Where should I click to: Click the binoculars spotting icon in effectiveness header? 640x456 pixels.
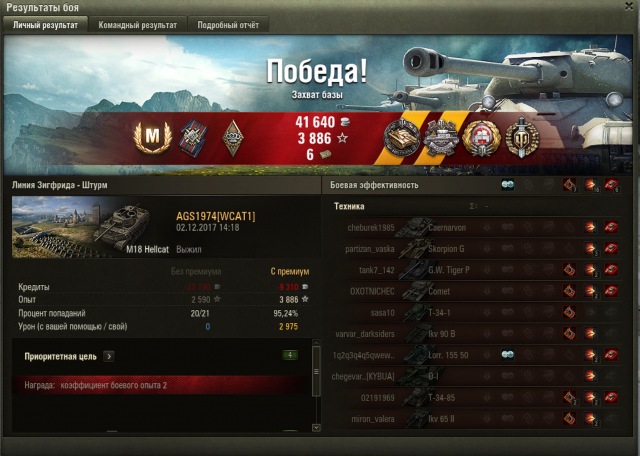point(508,185)
